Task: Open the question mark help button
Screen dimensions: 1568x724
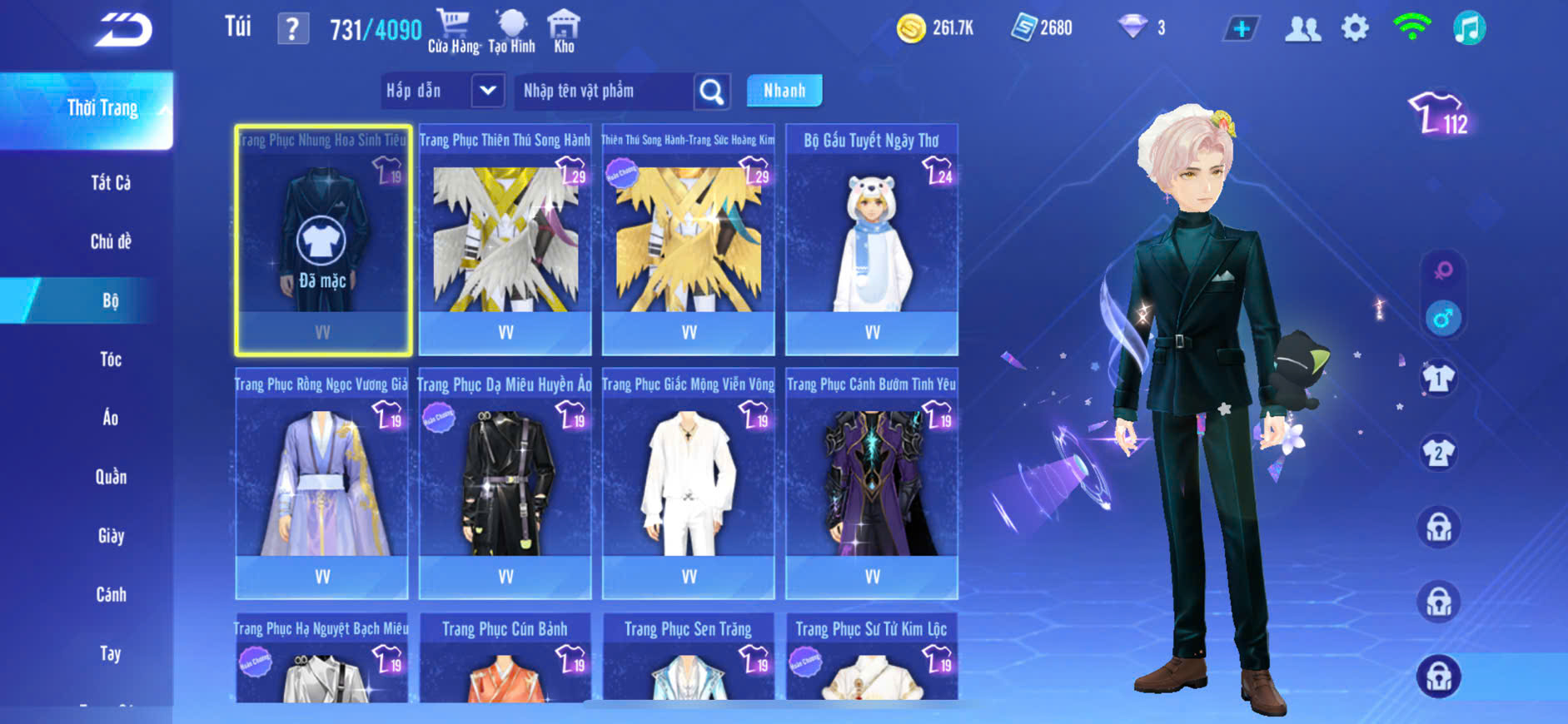Action: click(292, 29)
